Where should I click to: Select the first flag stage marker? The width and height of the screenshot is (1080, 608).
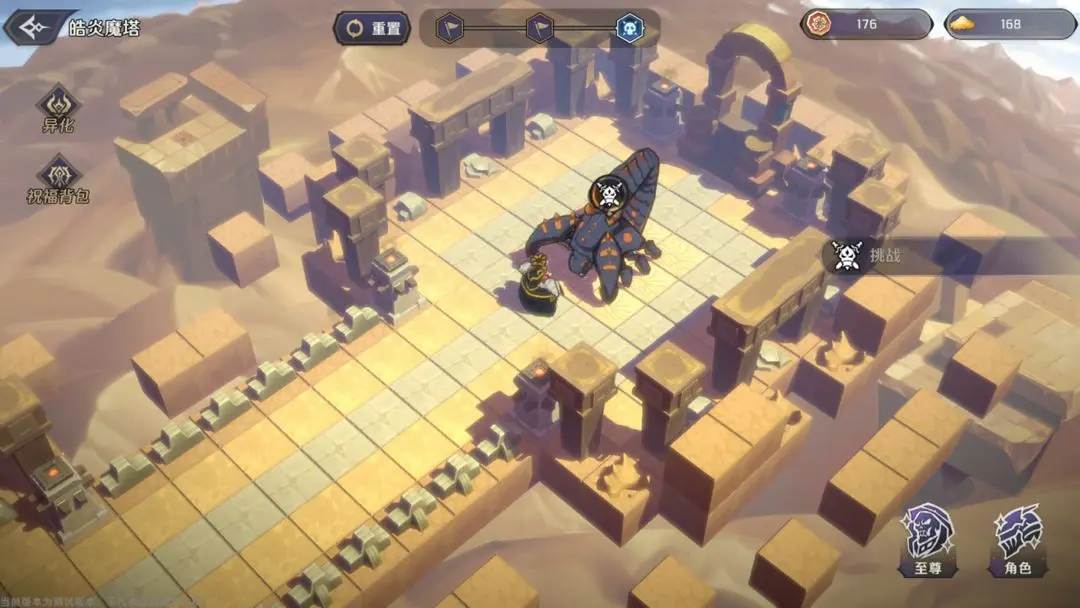coord(451,27)
